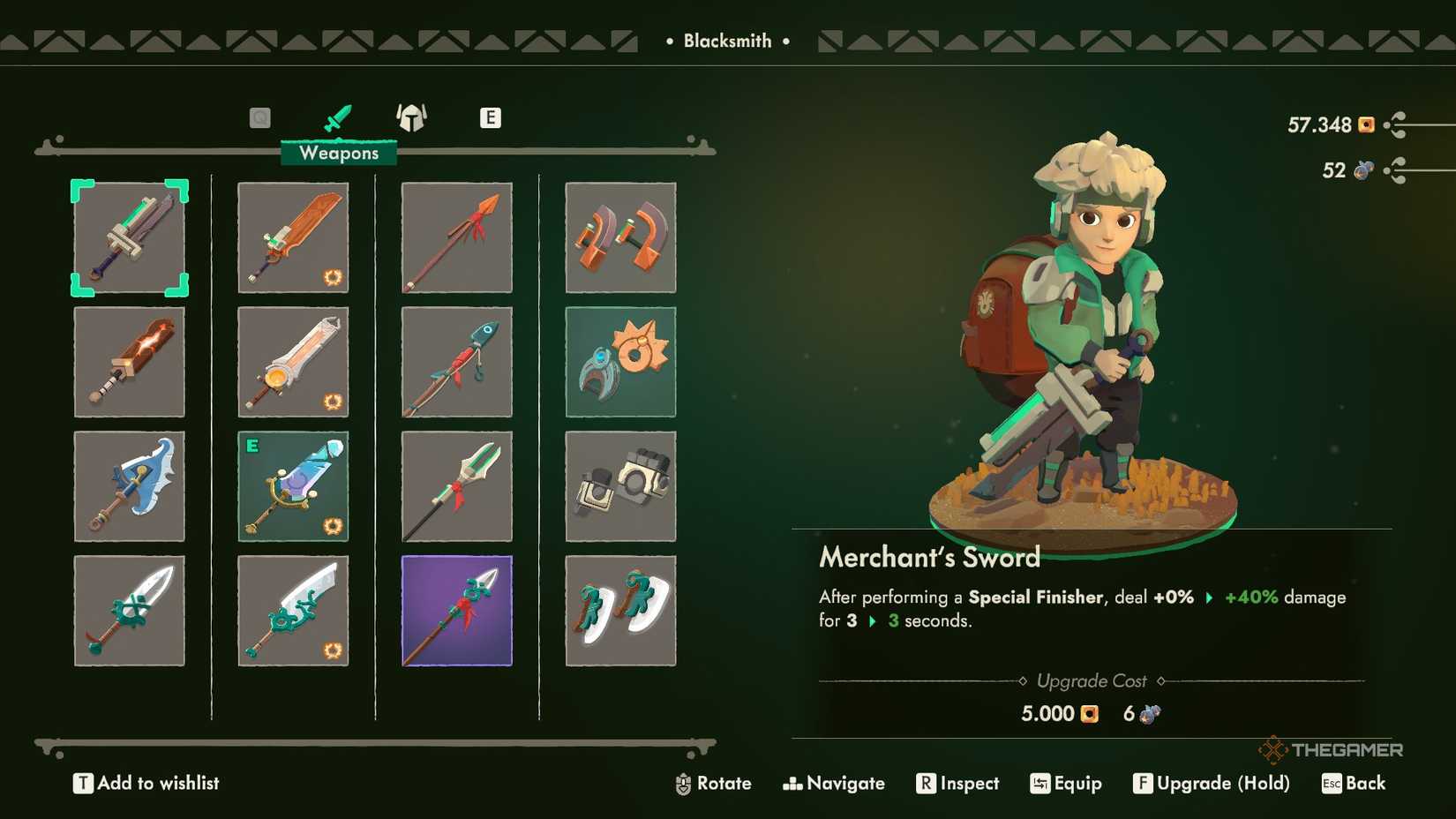
Task: Select the highlighted Merchant's Sword slot
Action: (130, 238)
